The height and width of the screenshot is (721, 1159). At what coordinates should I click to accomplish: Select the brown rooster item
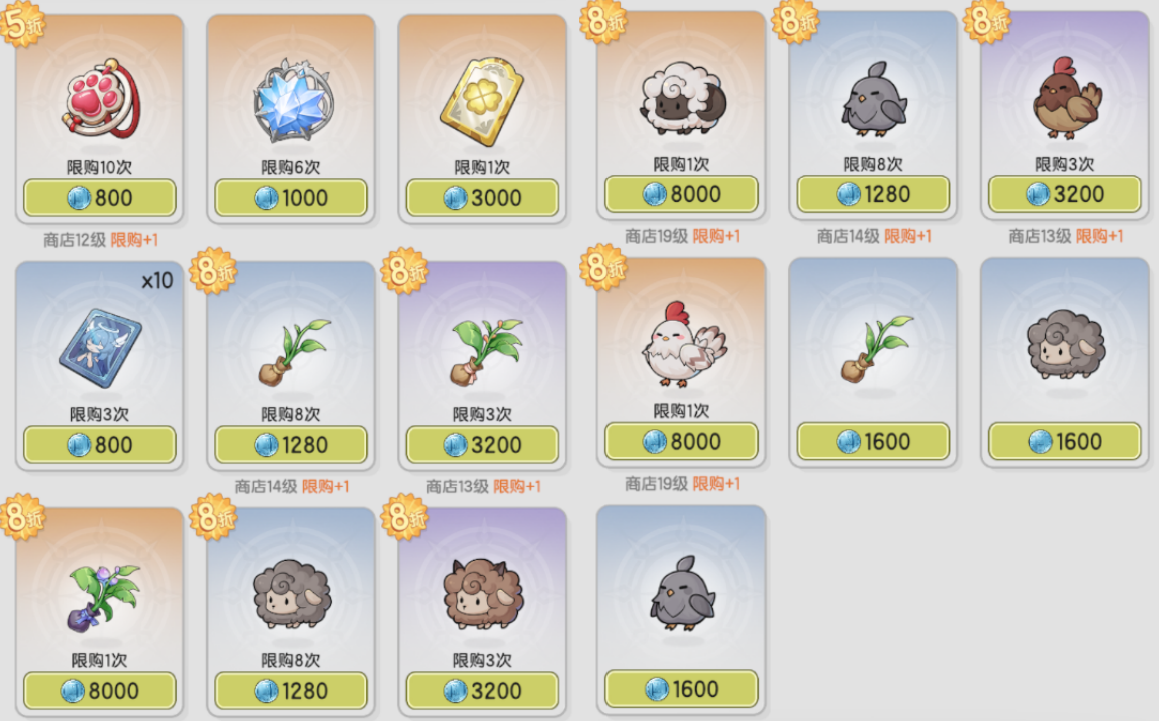pos(1064,100)
